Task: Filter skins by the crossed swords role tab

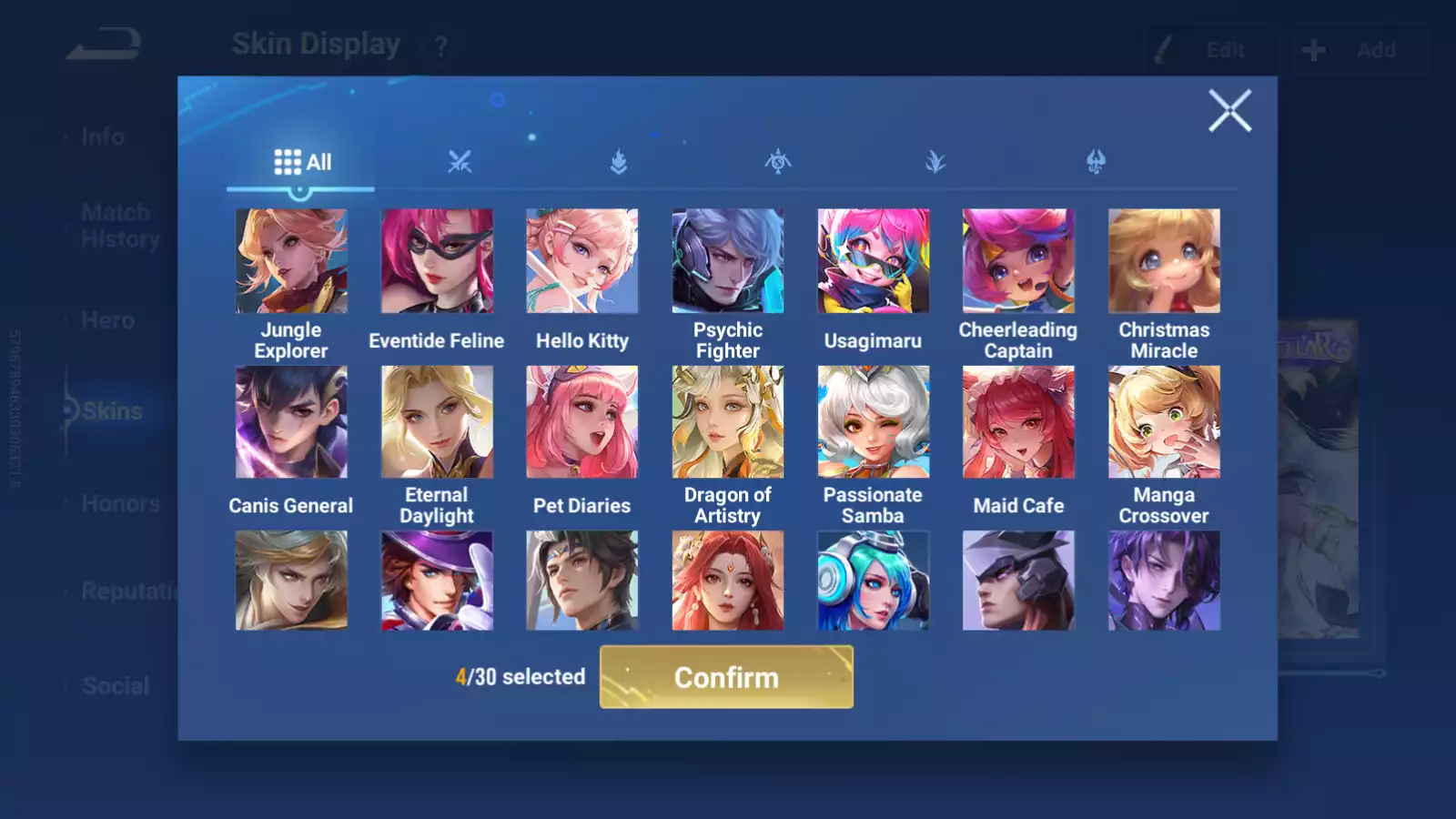Action: pos(460,163)
